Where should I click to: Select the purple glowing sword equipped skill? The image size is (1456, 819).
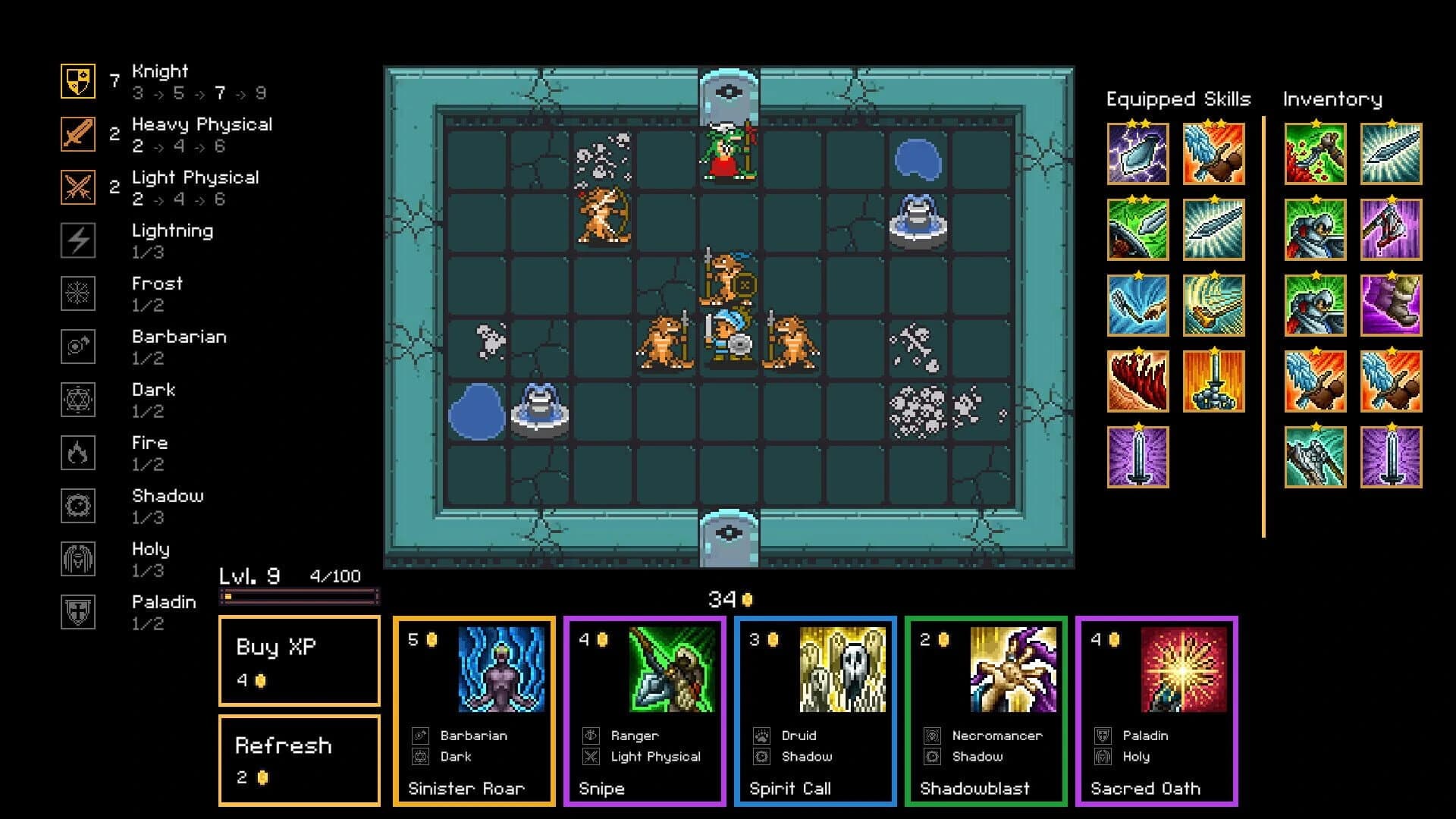click(x=1137, y=457)
